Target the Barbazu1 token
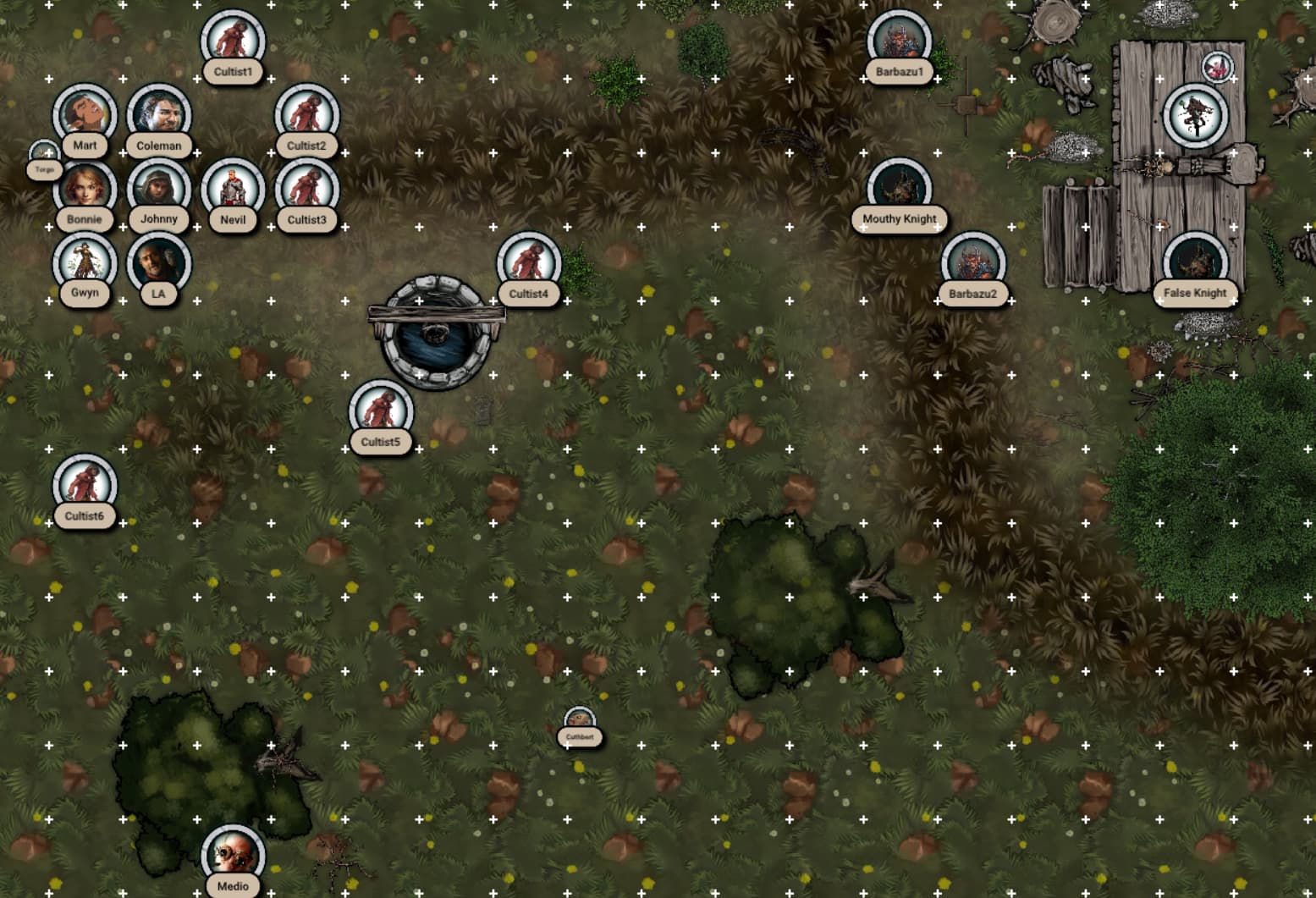 (x=899, y=41)
